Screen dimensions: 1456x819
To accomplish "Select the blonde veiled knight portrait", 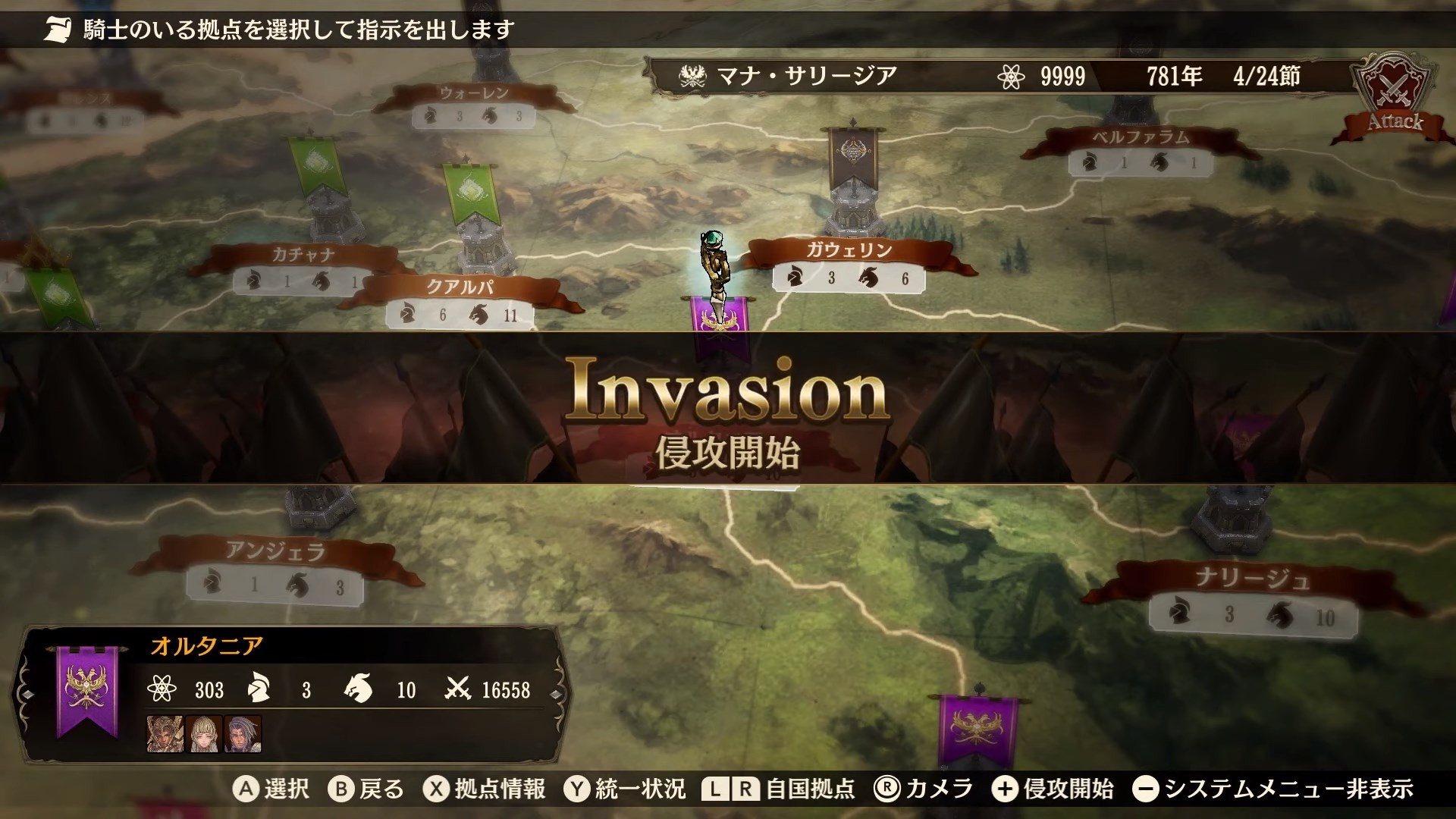I will [x=204, y=733].
